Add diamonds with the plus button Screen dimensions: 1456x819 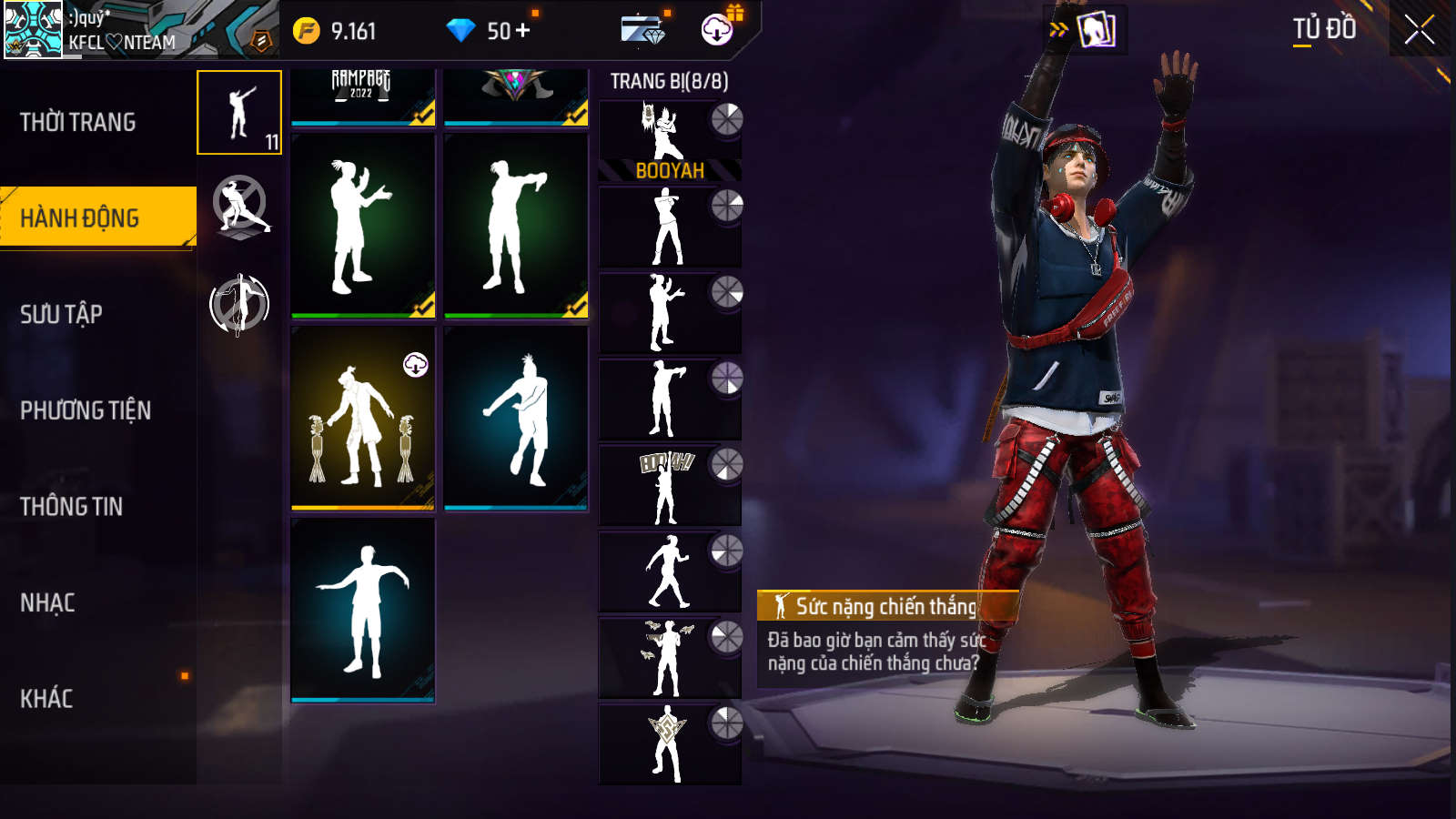tap(522, 31)
